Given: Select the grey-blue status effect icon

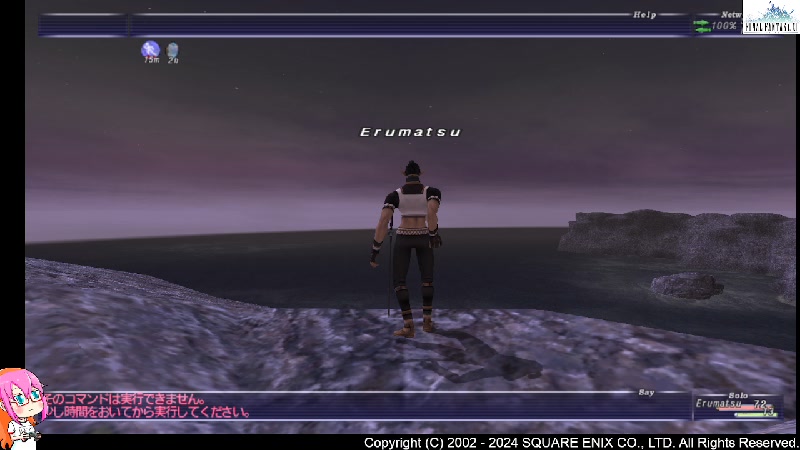Looking at the screenshot, I should 173,49.
